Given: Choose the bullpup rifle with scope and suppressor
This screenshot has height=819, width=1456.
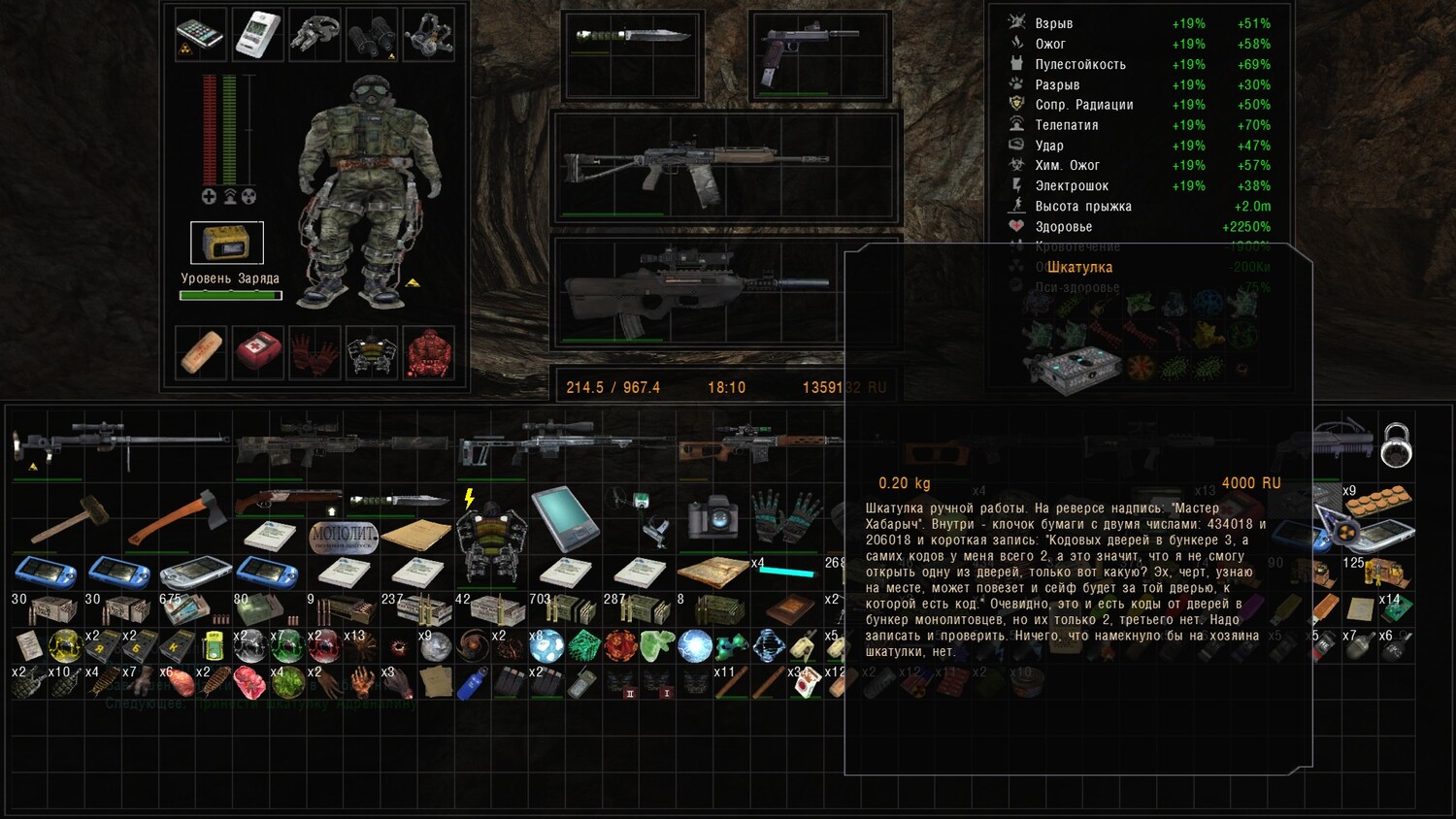Looking at the screenshot, I should point(697,288).
